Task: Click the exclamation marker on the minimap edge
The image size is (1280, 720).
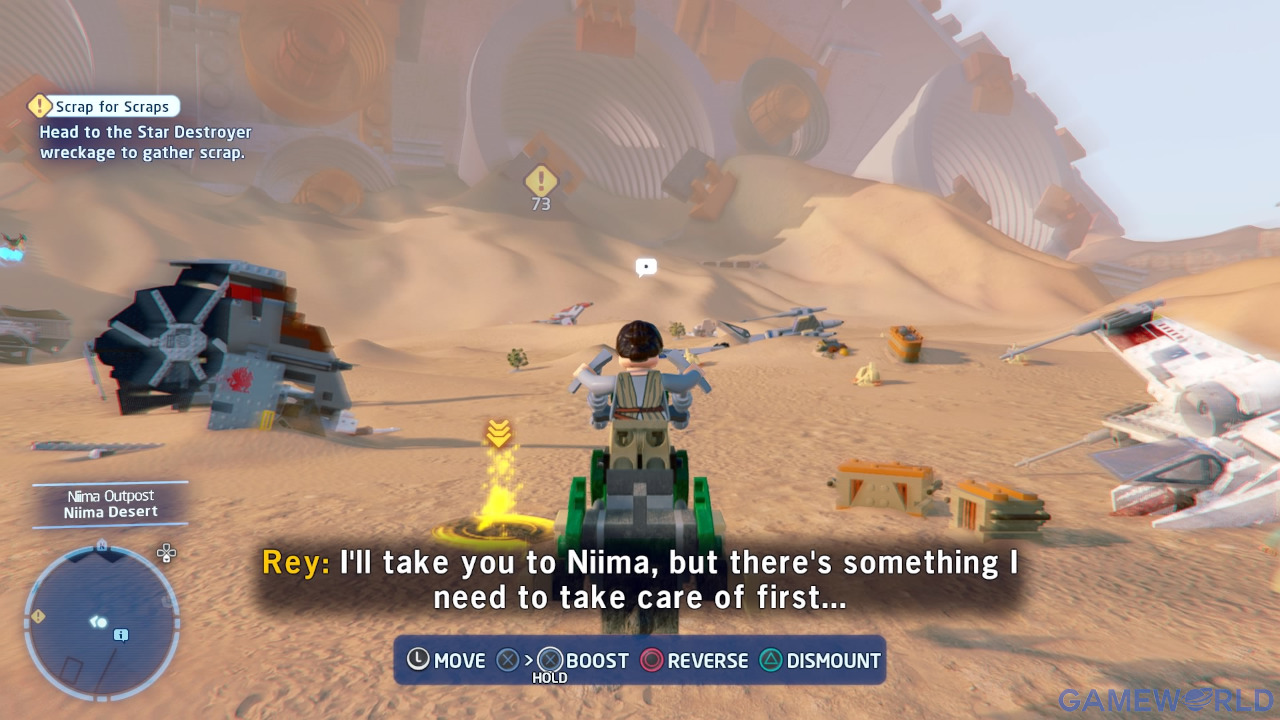Action: coord(38,616)
